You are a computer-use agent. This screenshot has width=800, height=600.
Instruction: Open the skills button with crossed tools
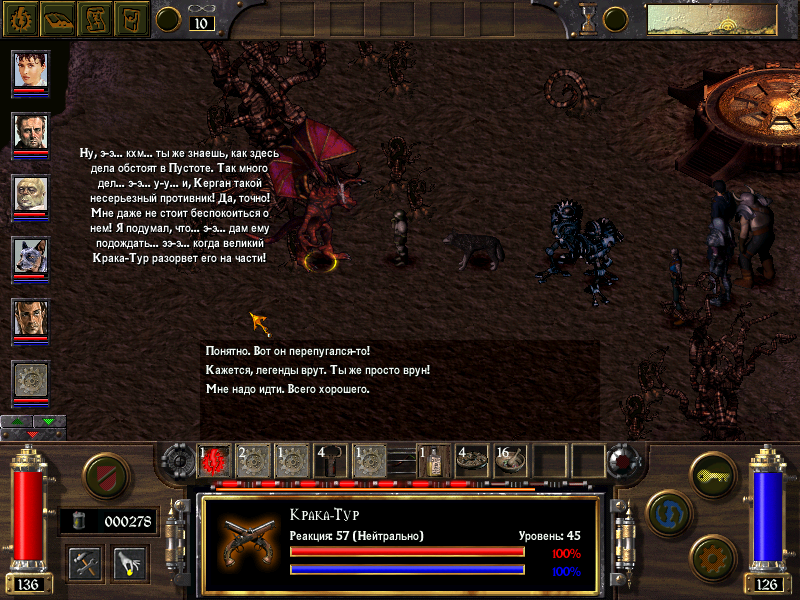point(86,562)
